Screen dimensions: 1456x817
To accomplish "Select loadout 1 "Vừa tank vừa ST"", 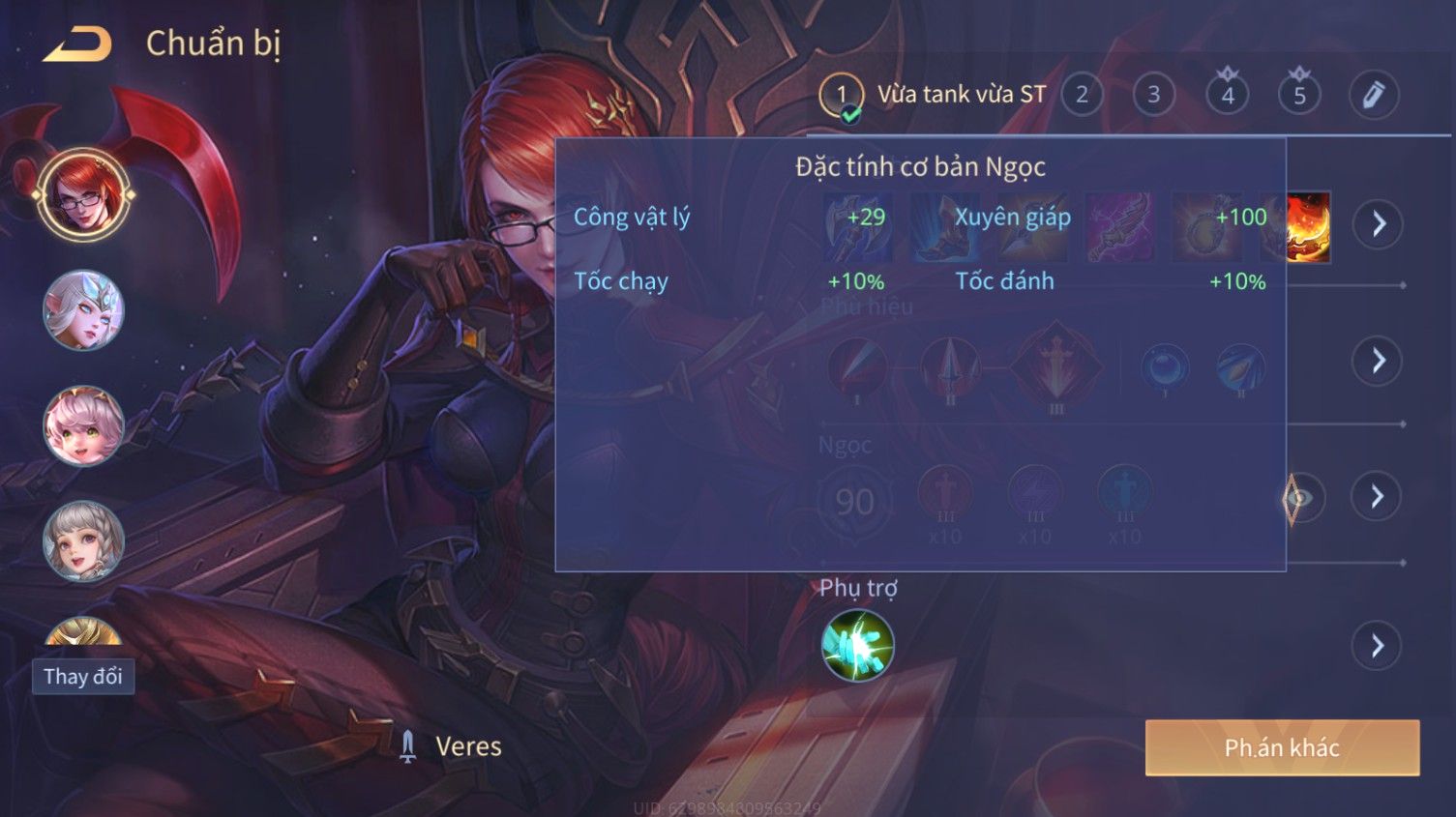I will coord(842,96).
